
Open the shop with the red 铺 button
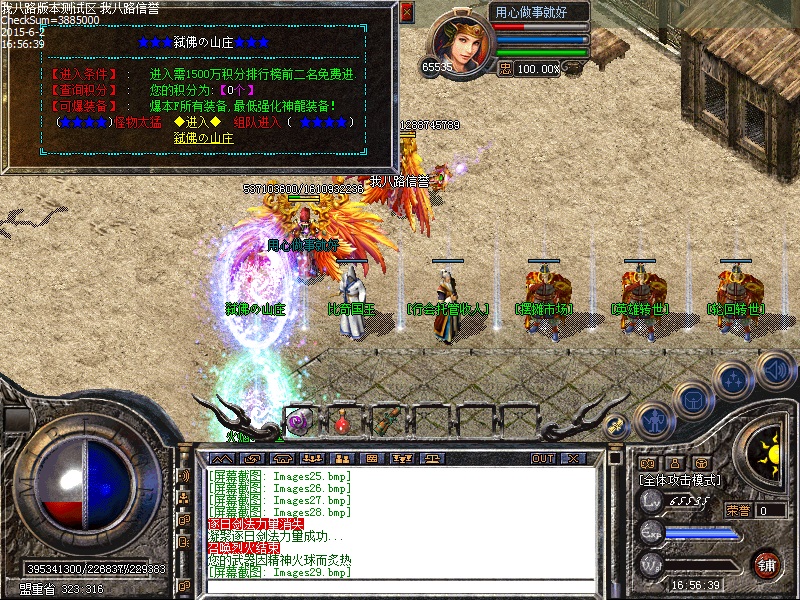pos(767,564)
